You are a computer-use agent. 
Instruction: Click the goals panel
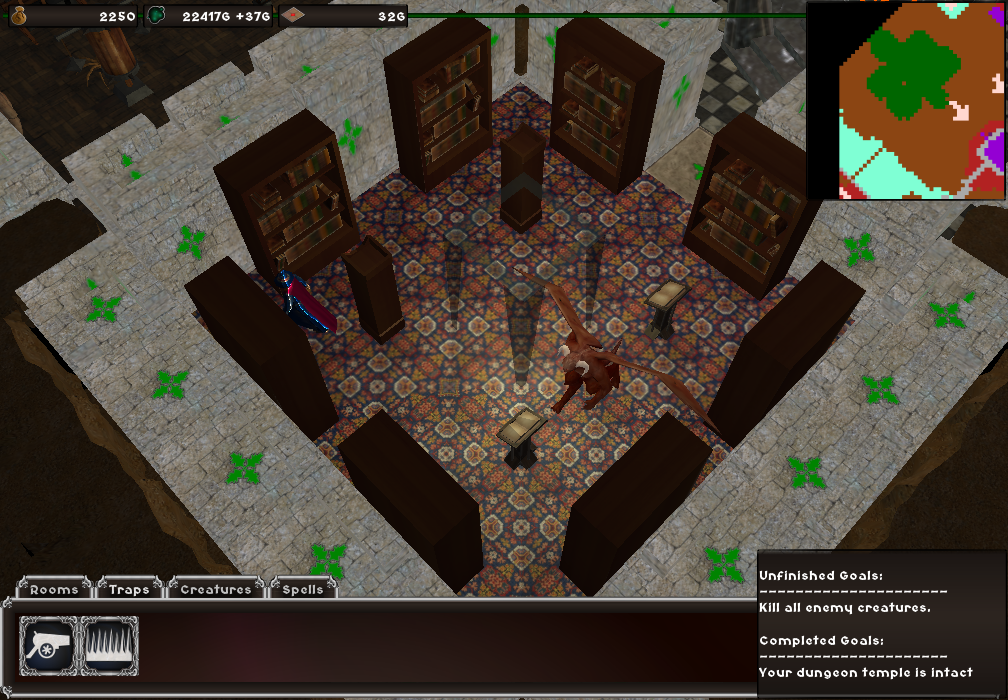pyautogui.click(x=881, y=622)
